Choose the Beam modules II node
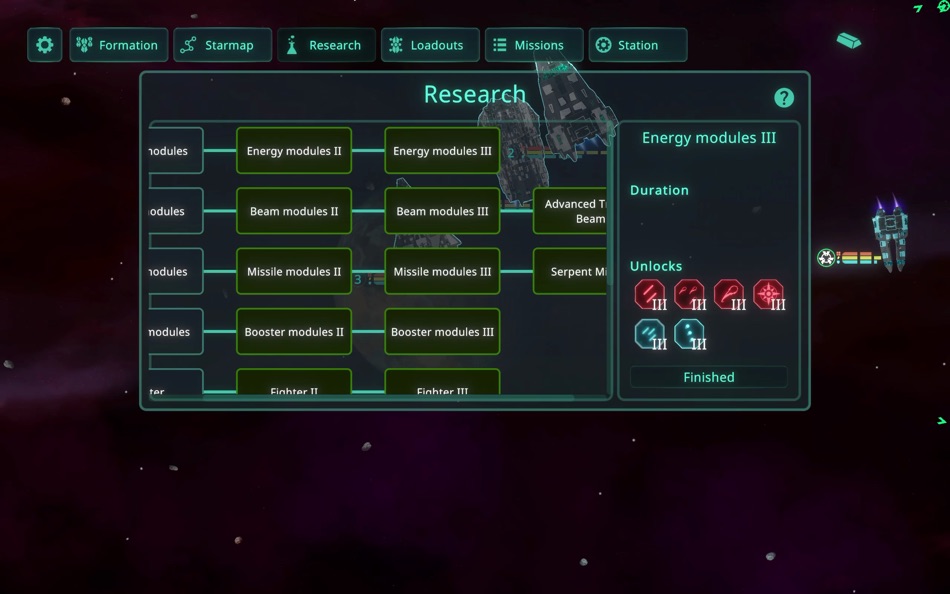This screenshot has height=594, width=950. 294,211
